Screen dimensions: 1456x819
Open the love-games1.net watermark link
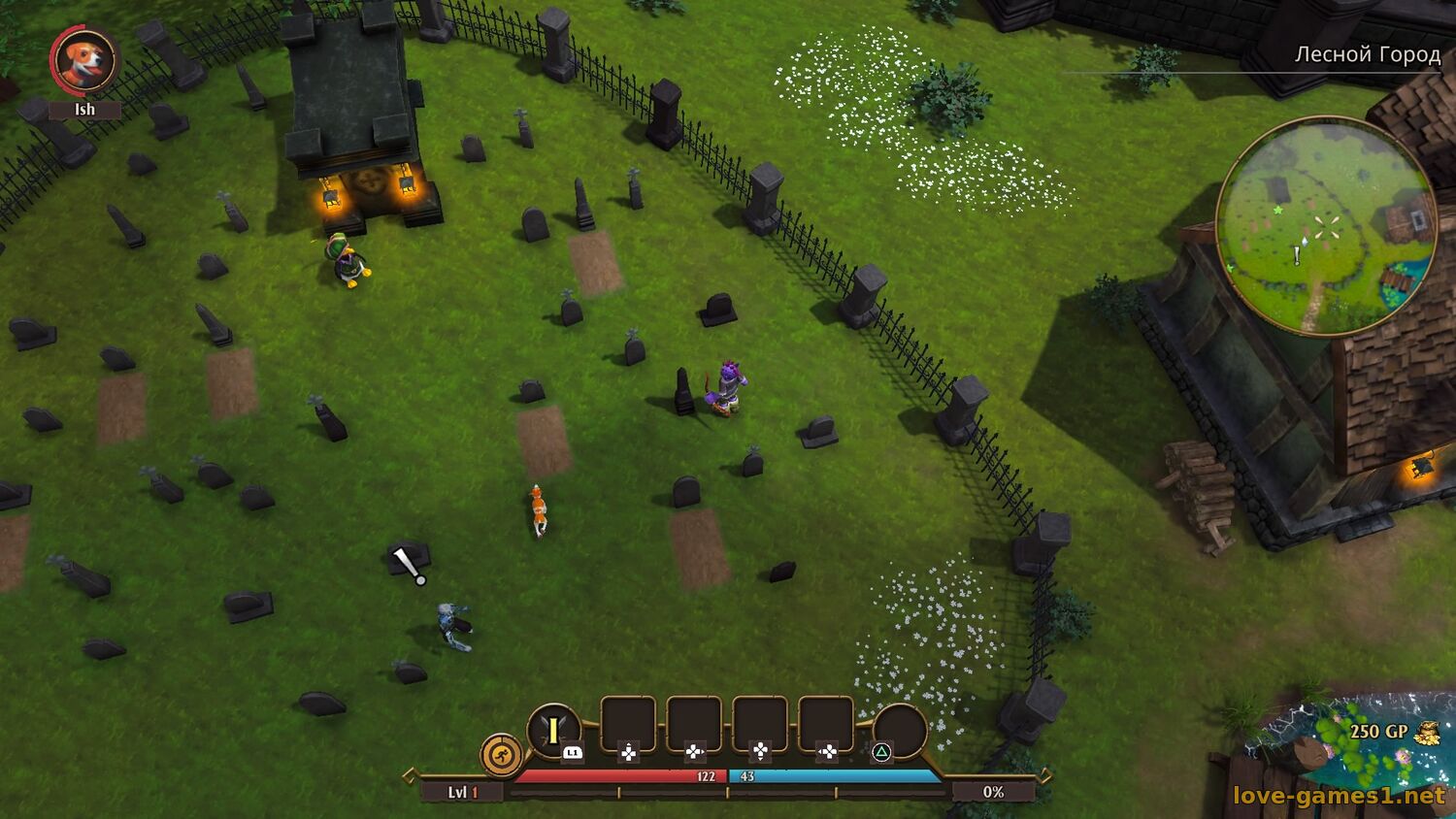coord(1339,796)
